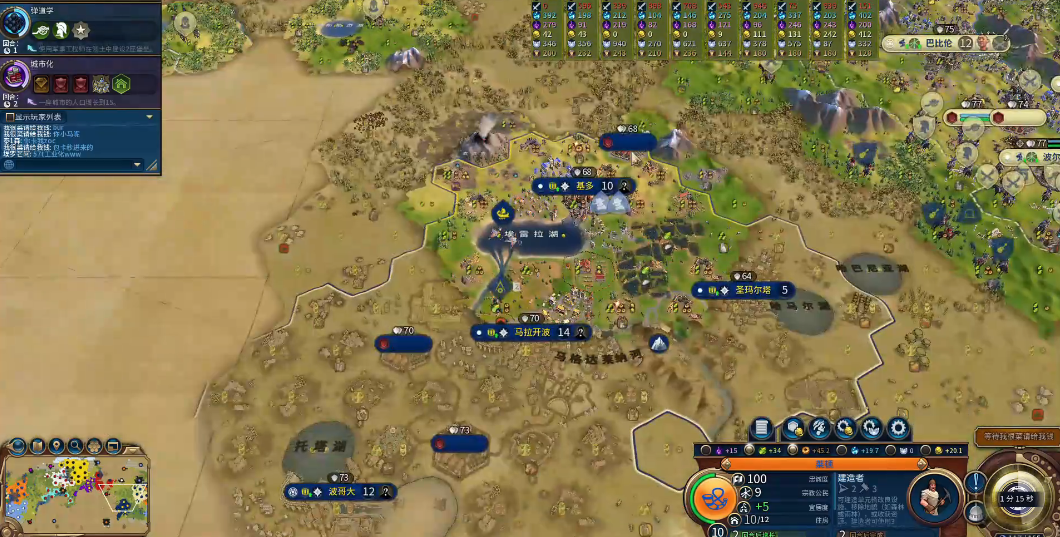Open the change production gear button
This screenshot has width=1060, height=537.
coord(898,428)
